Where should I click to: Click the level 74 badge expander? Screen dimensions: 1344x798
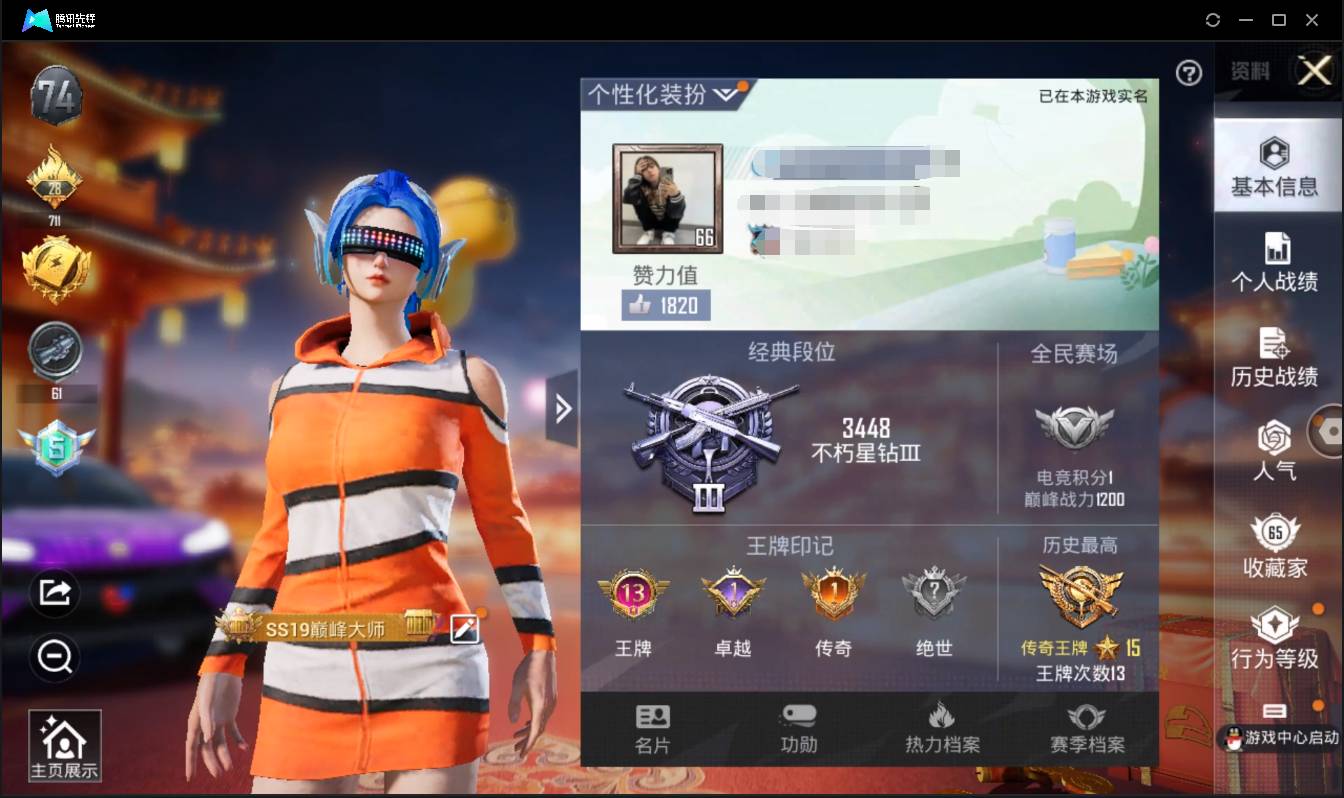click(x=56, y=95)
